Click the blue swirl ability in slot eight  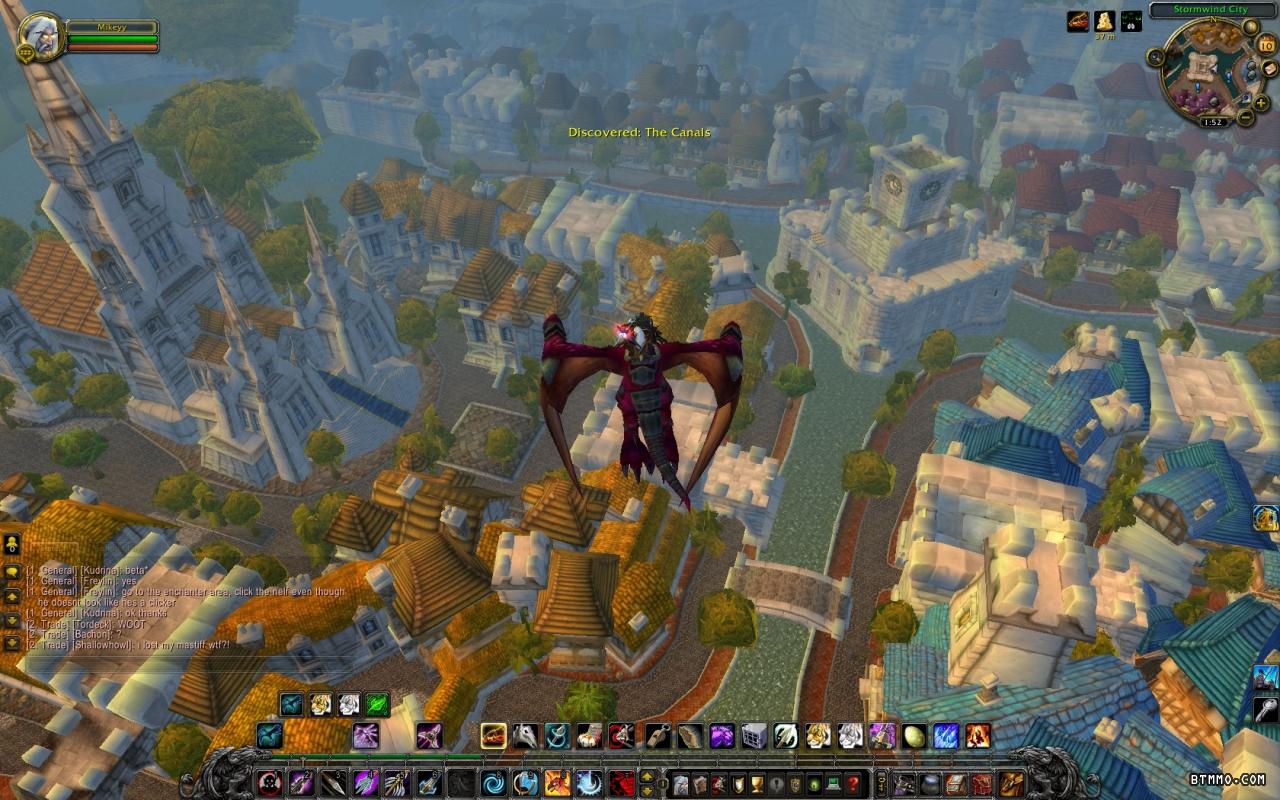click(493, 782)
